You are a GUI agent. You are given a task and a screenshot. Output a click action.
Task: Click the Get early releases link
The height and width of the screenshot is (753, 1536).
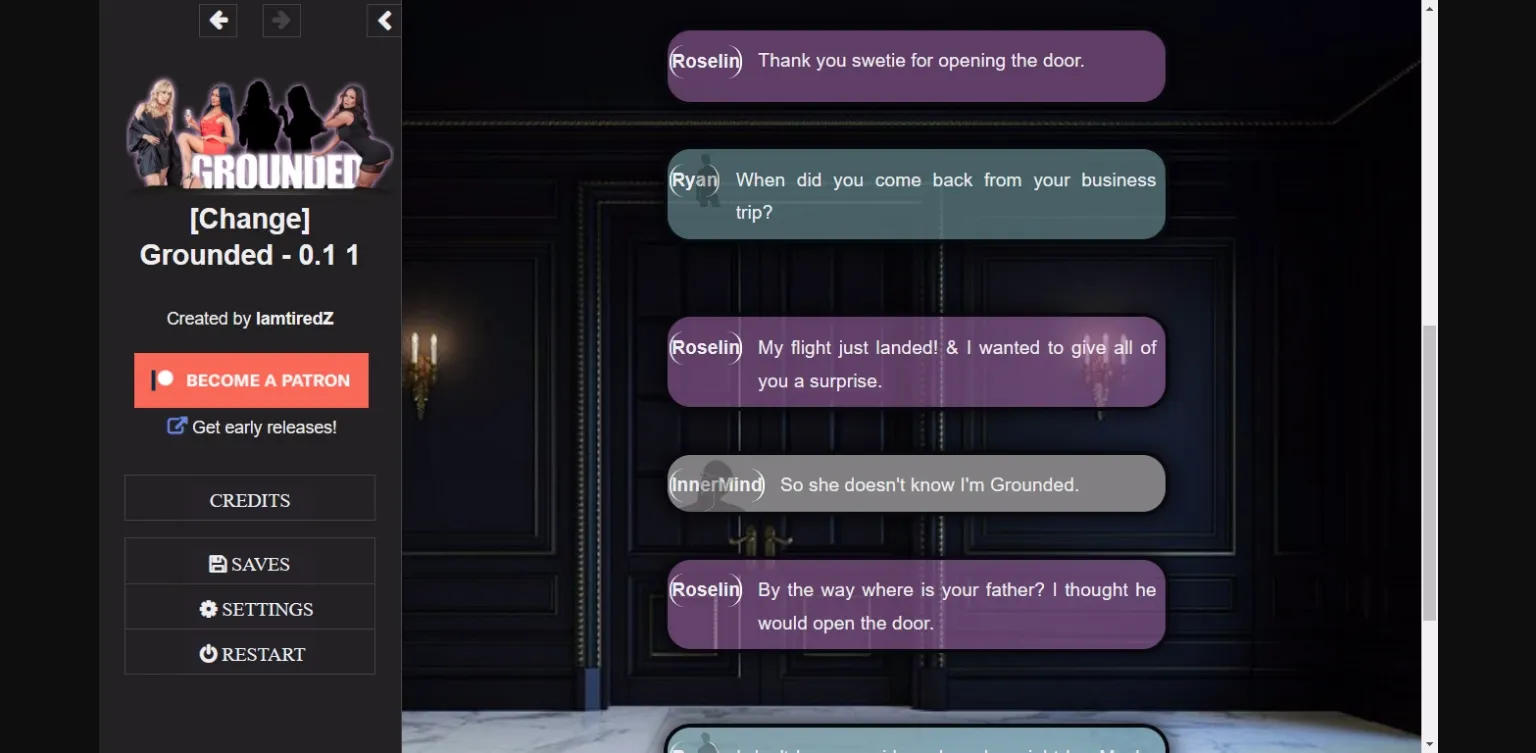click(263, 426)
